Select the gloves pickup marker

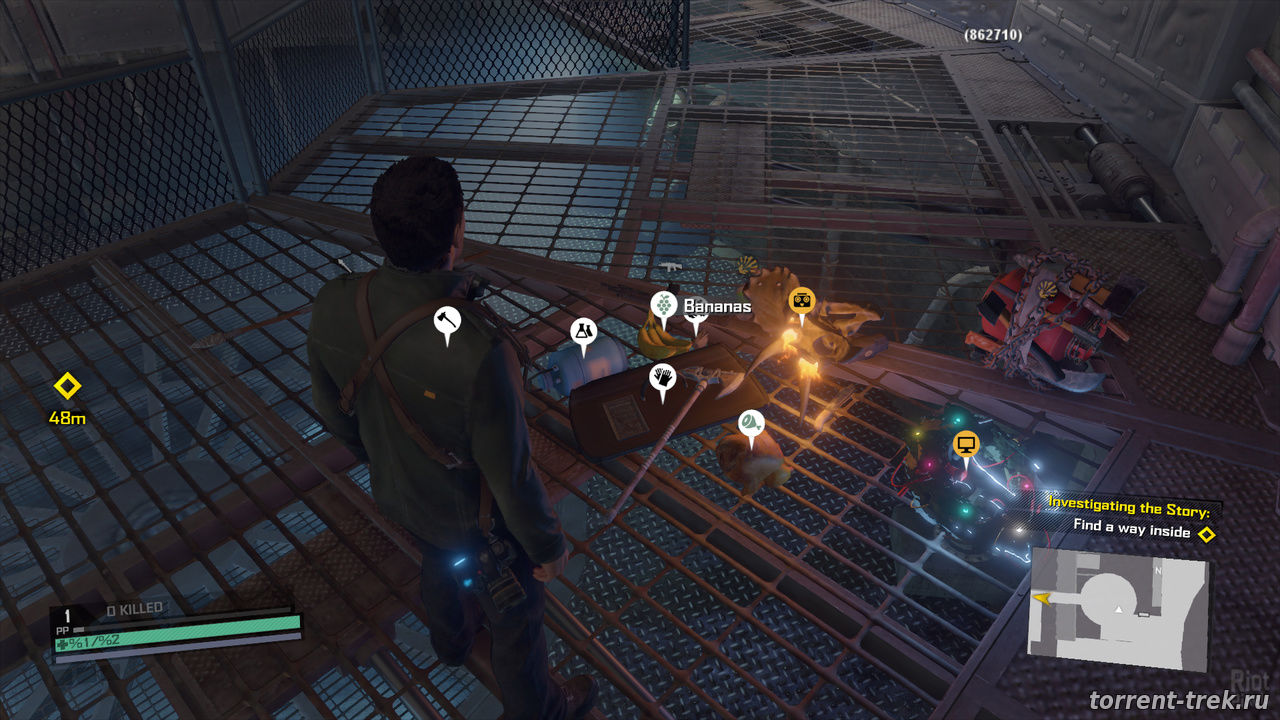[x=662, y=378]
